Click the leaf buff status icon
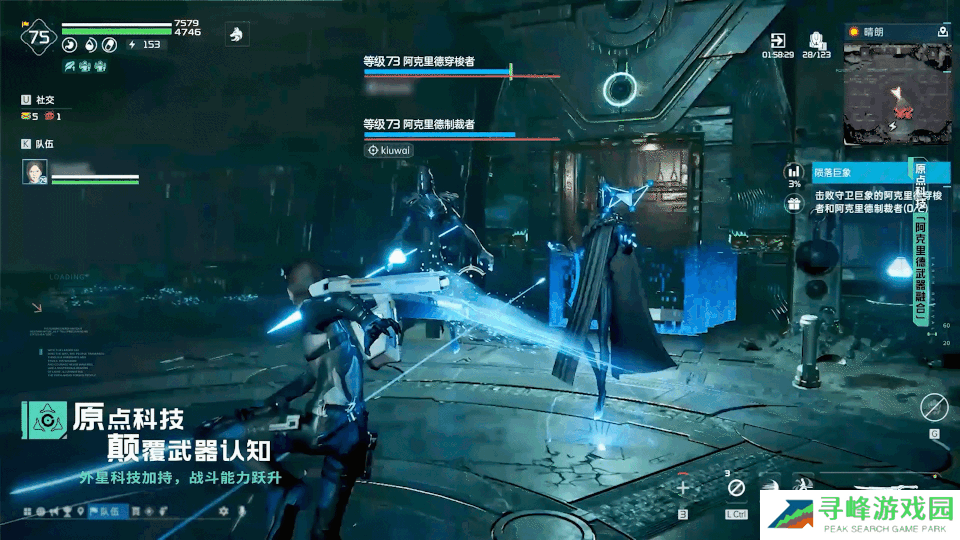Screen dimensions: 960x540 tap(69, 66)
